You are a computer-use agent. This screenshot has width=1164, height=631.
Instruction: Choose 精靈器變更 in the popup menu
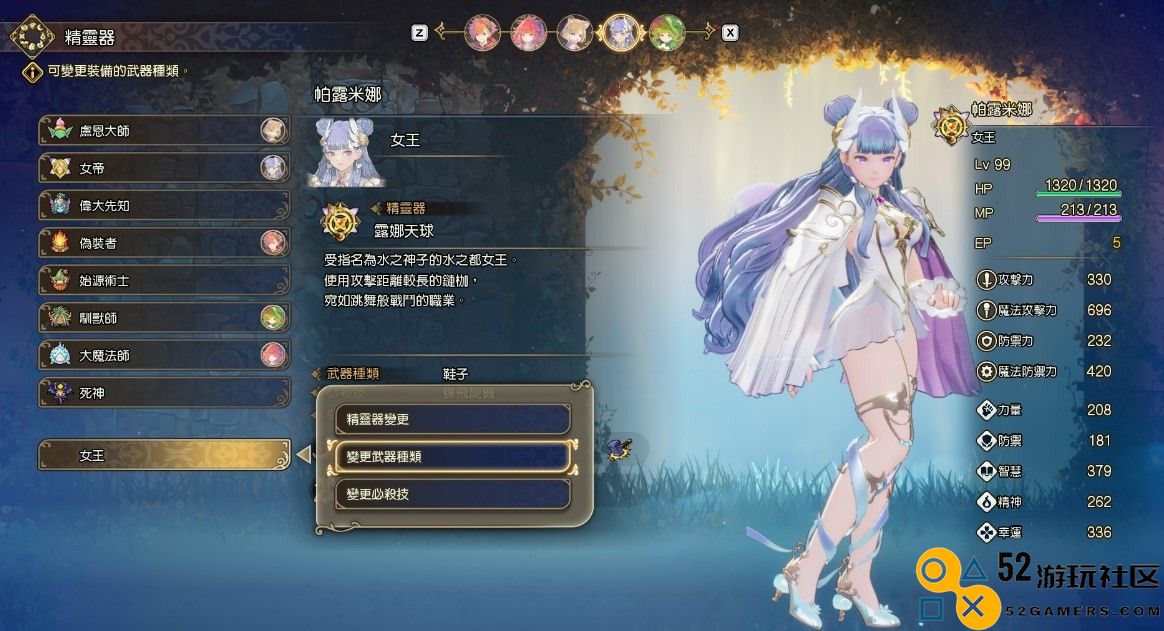pyautogui.click(x=453, y=419)
